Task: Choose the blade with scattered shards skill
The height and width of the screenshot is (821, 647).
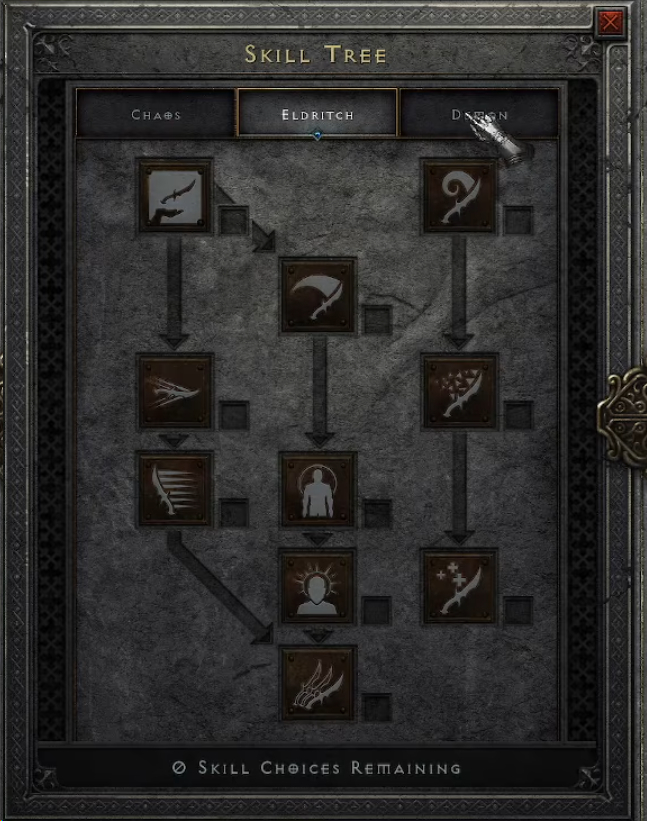Action: [459, 390]
